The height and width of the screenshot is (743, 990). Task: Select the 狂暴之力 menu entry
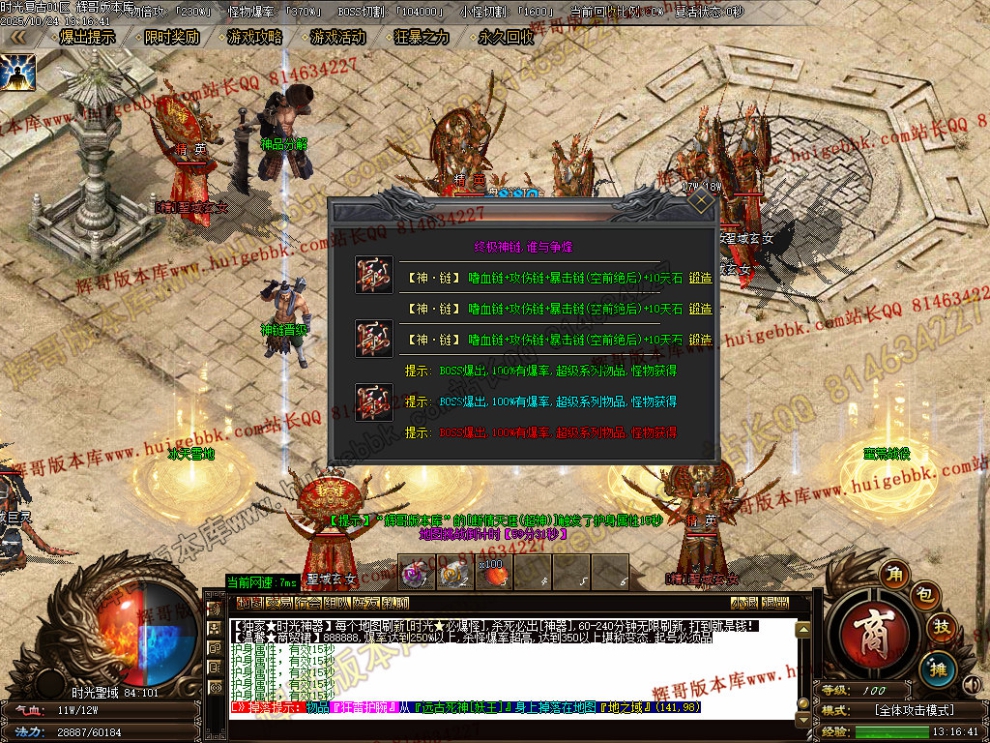[x=421, y=37]
